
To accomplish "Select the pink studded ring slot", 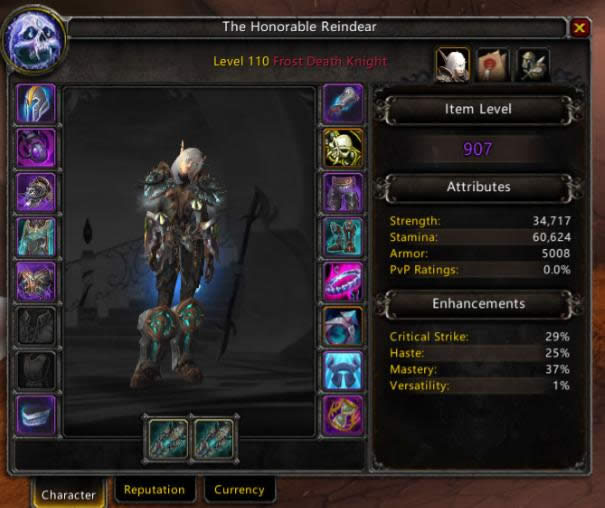I will (342, 281).
